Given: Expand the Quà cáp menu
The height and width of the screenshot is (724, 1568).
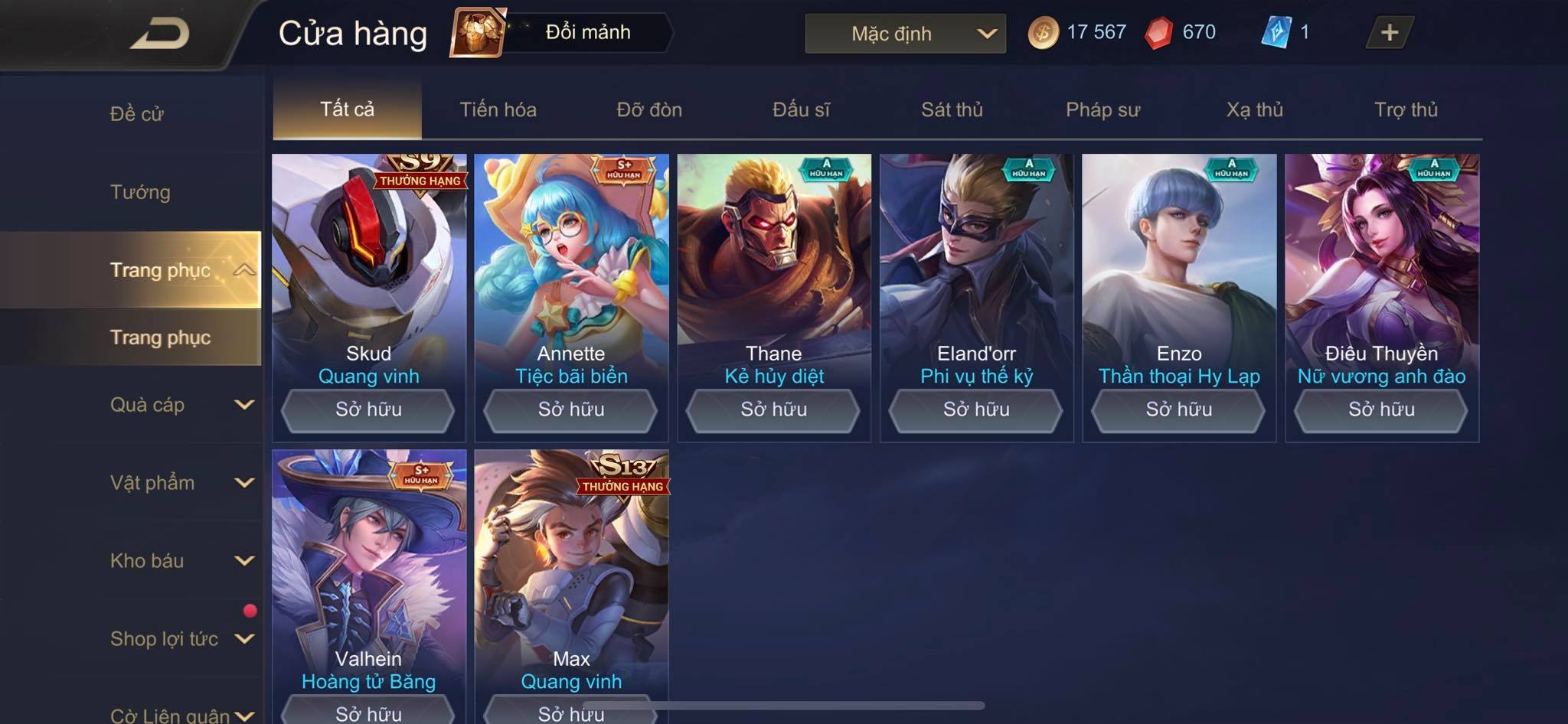Looking at the screenshot, I should [x=181, y=405].
